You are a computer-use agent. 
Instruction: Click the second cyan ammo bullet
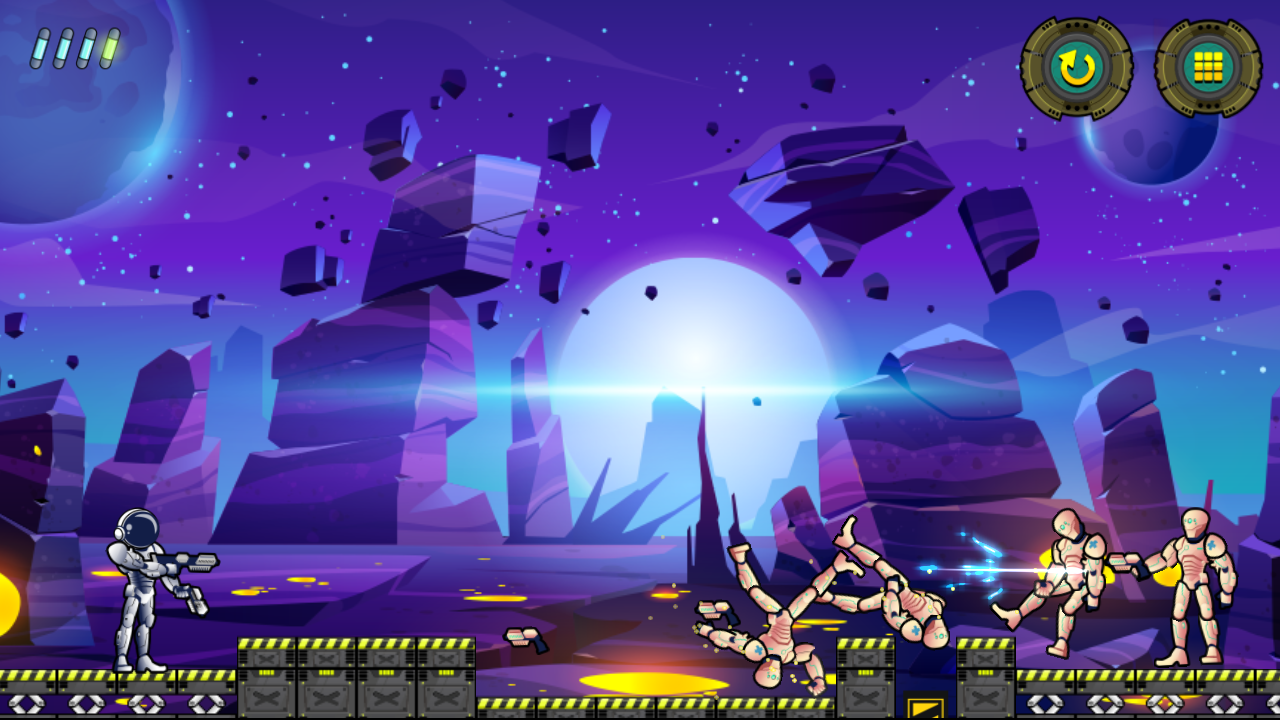[64, 46]
